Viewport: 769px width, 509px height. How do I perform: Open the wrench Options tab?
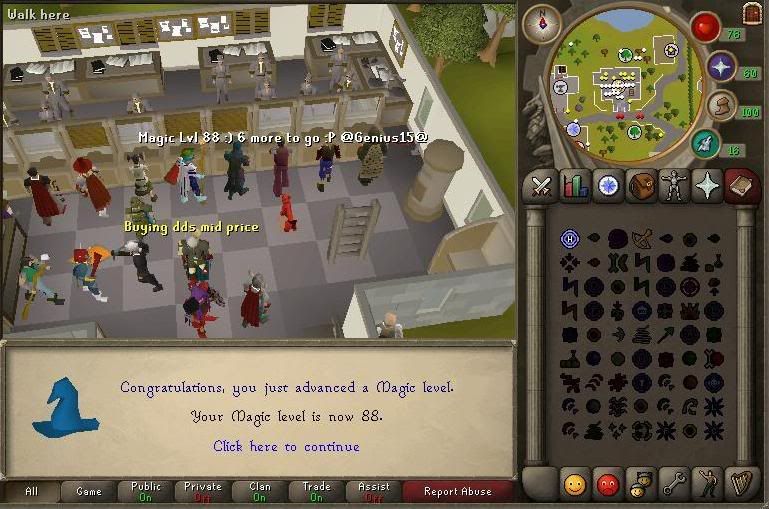point(674,485)
